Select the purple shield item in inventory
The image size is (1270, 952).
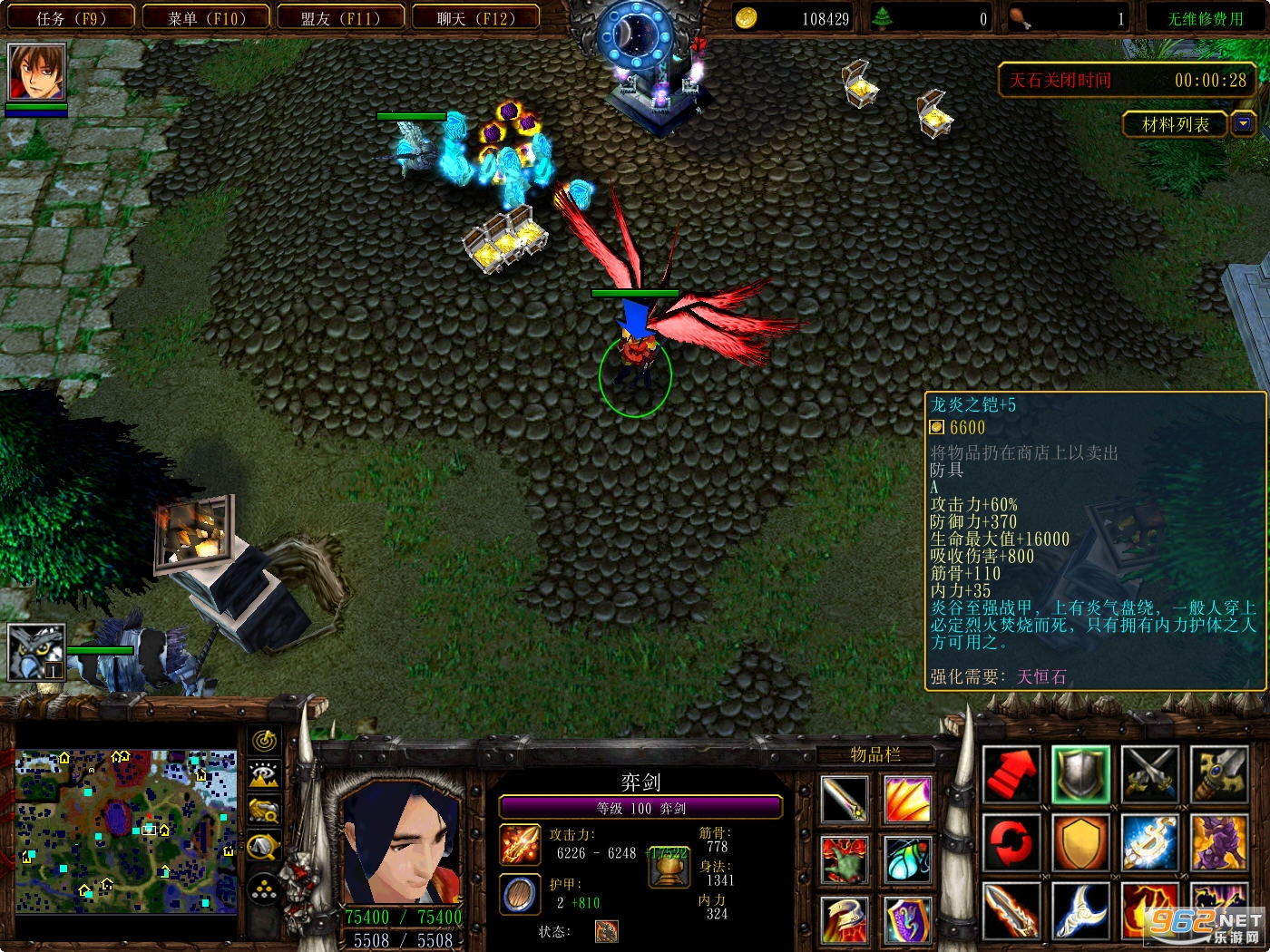(907, 919)
